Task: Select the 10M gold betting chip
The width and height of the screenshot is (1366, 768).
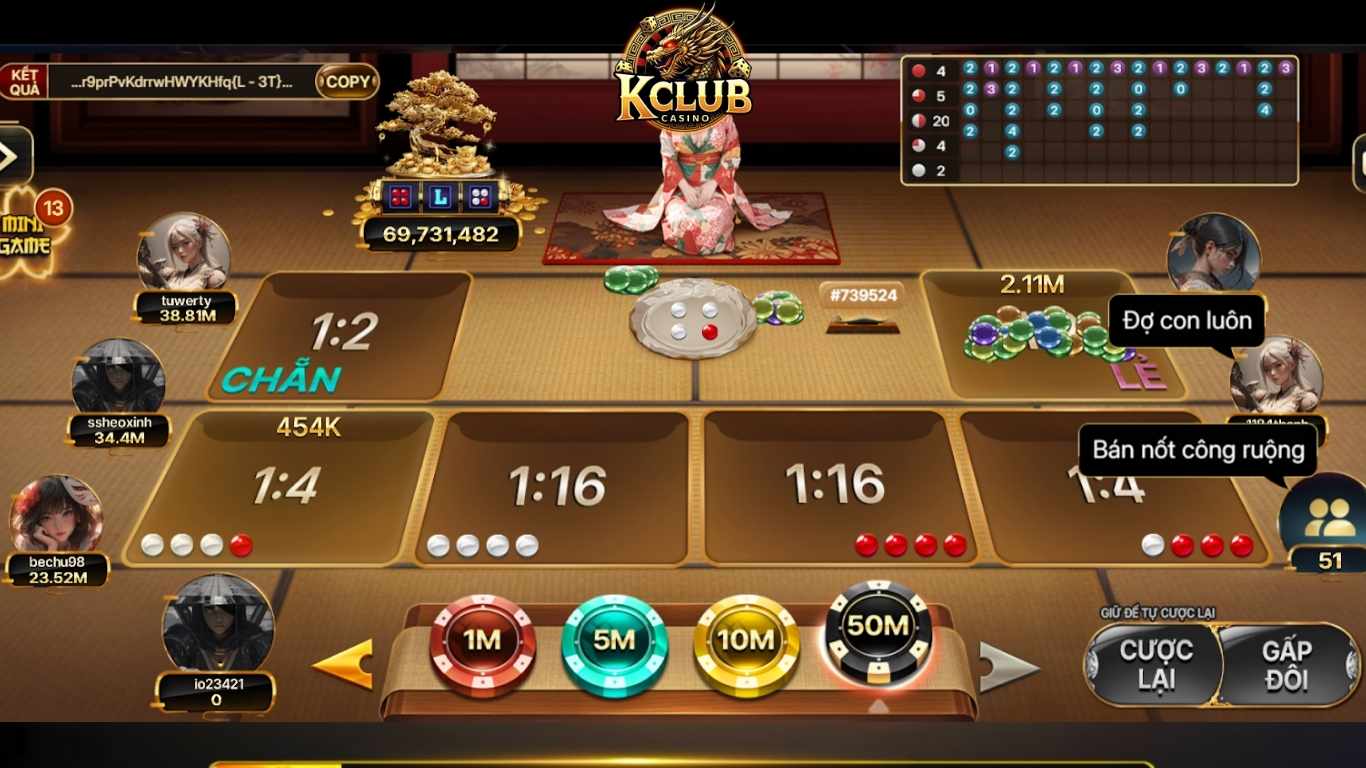Action: [744, 641]
